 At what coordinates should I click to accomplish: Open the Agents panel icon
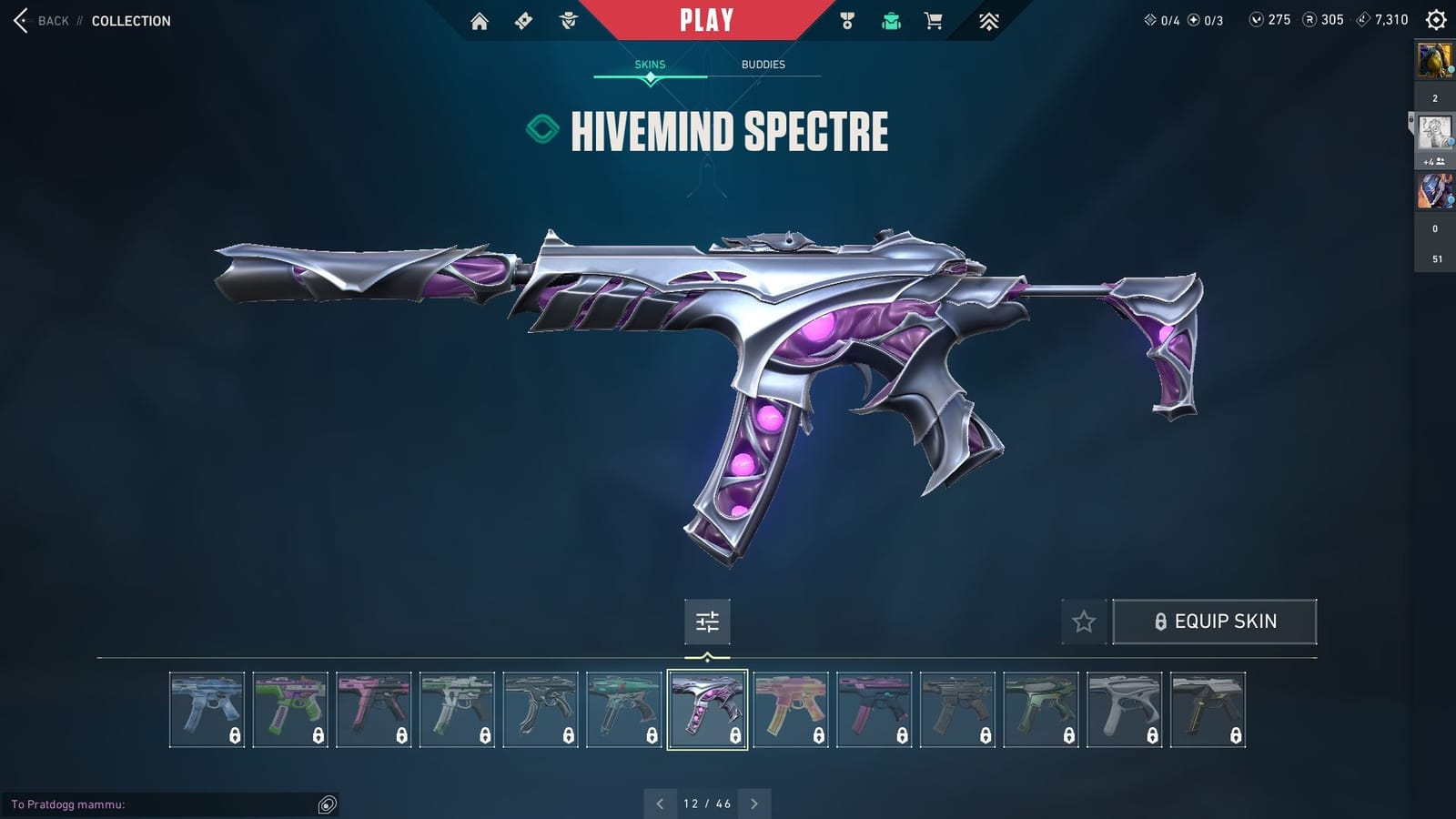coord(566,19)
